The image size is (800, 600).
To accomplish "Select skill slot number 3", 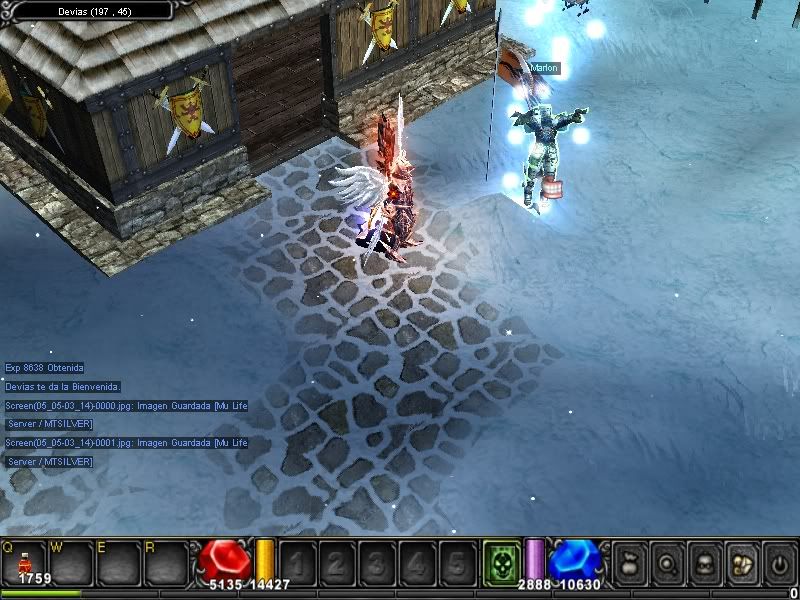I will [375, 563].
